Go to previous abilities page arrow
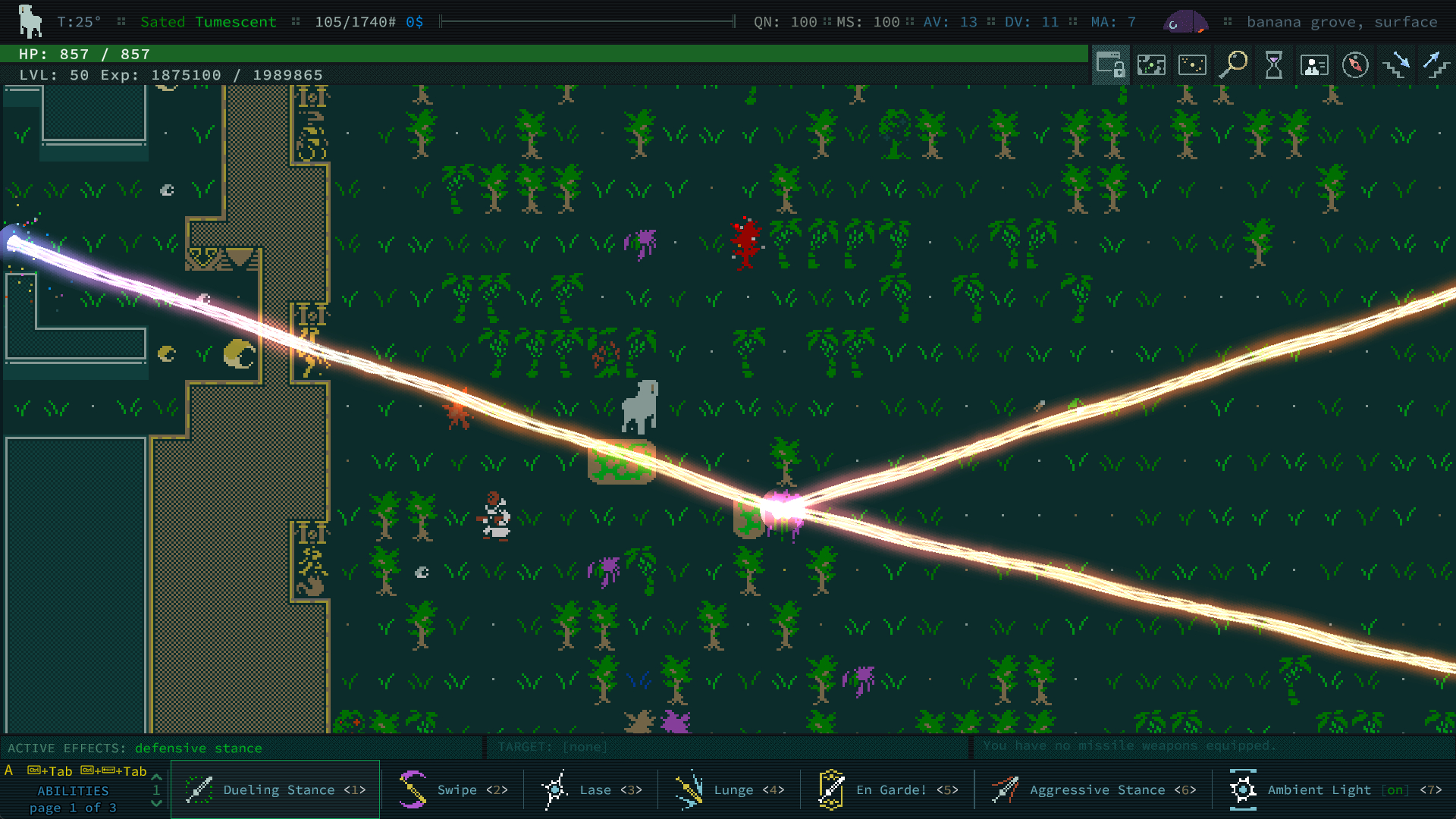 (x=157, y=777)
